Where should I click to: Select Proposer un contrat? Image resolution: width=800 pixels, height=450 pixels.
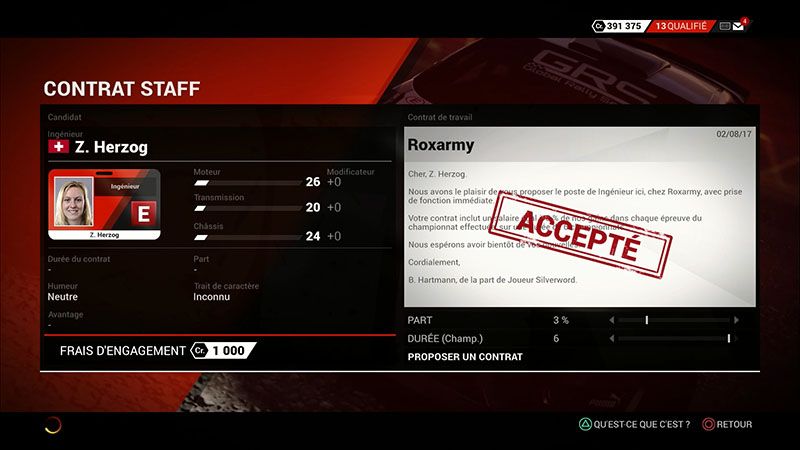point(466,356)
